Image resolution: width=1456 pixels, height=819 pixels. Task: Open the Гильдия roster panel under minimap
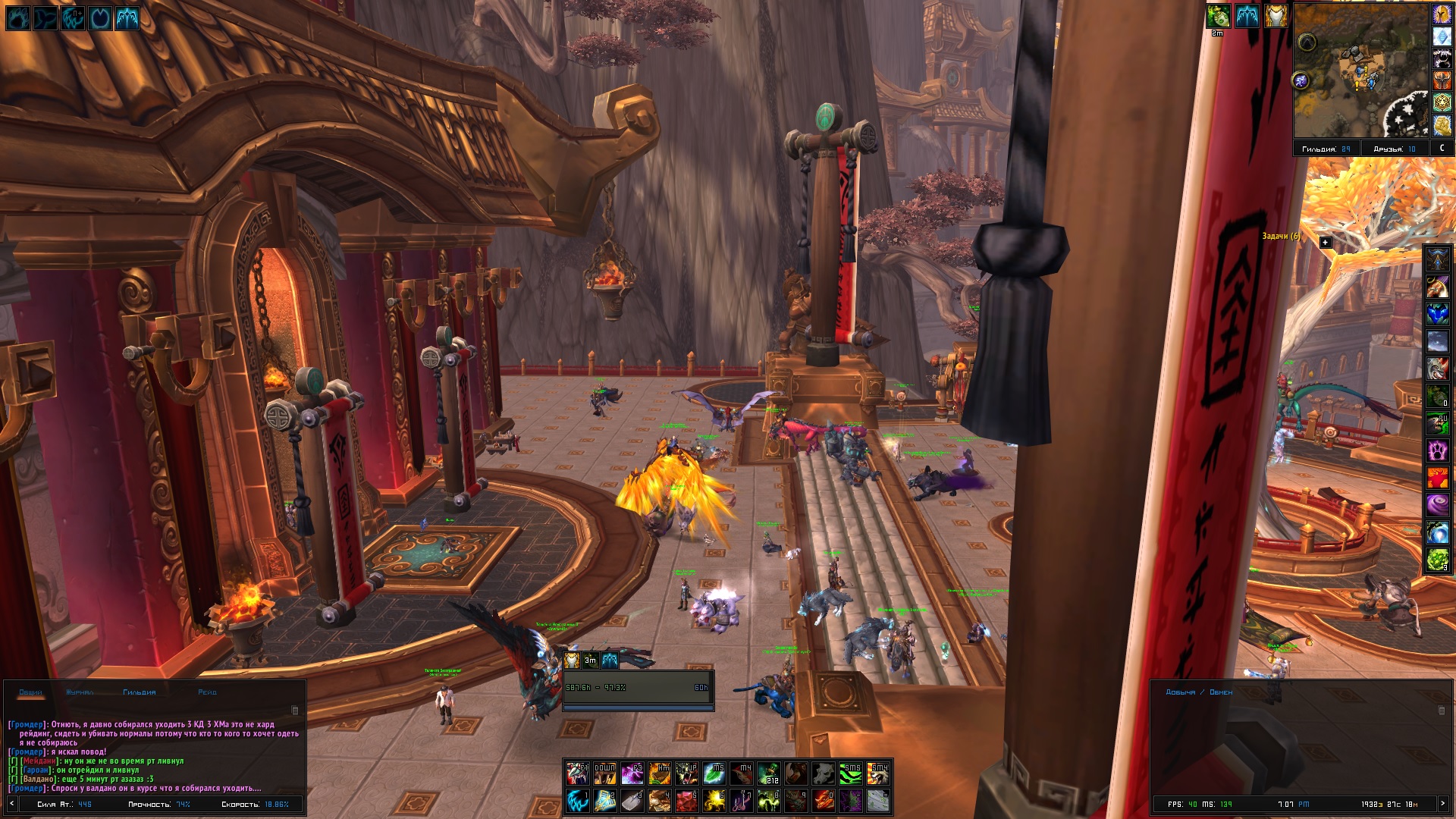pos(1326,149)
